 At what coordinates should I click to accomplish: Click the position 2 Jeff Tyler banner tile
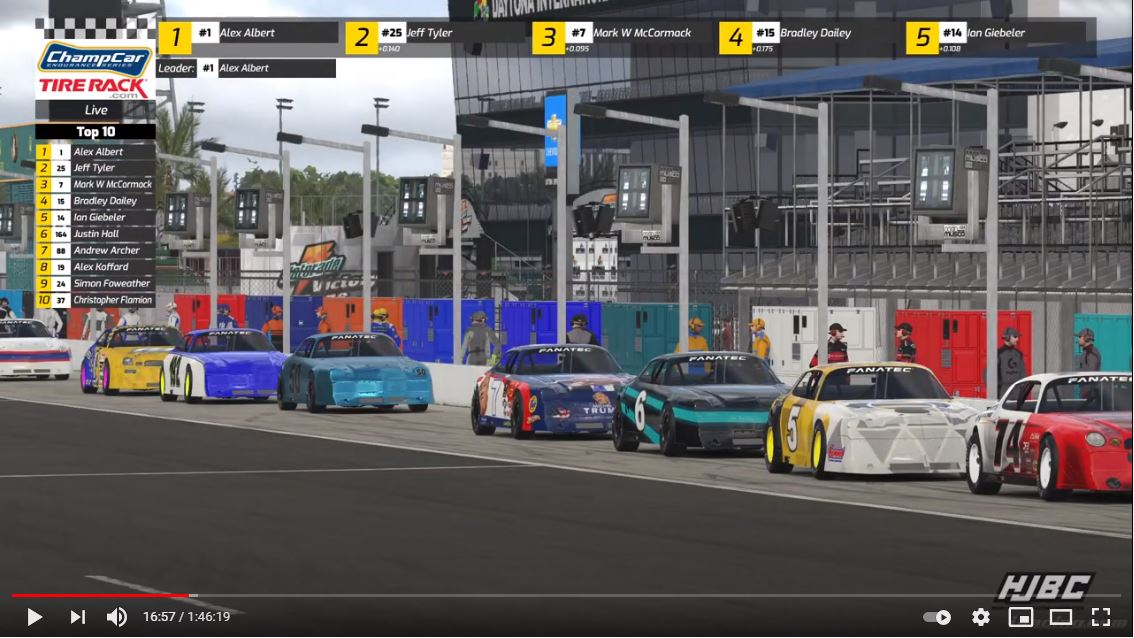435,37
